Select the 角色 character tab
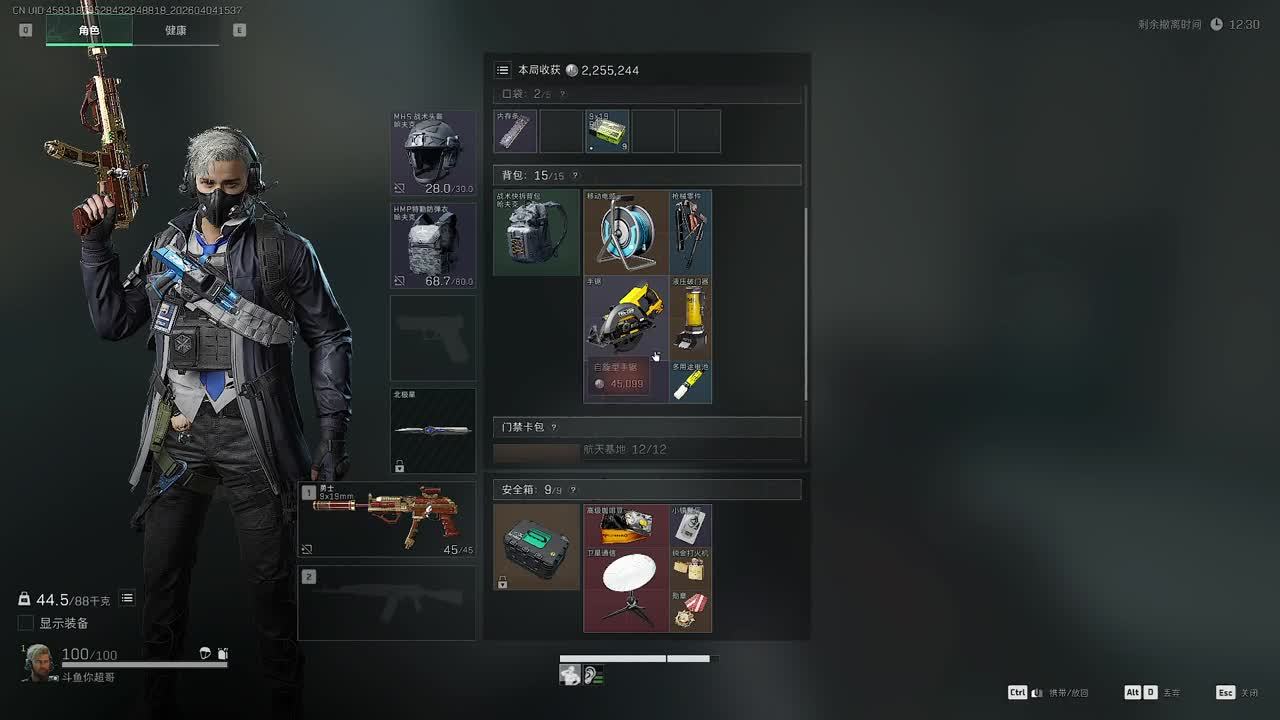This screenshot has height=720, width=1280. pos(89,30)
